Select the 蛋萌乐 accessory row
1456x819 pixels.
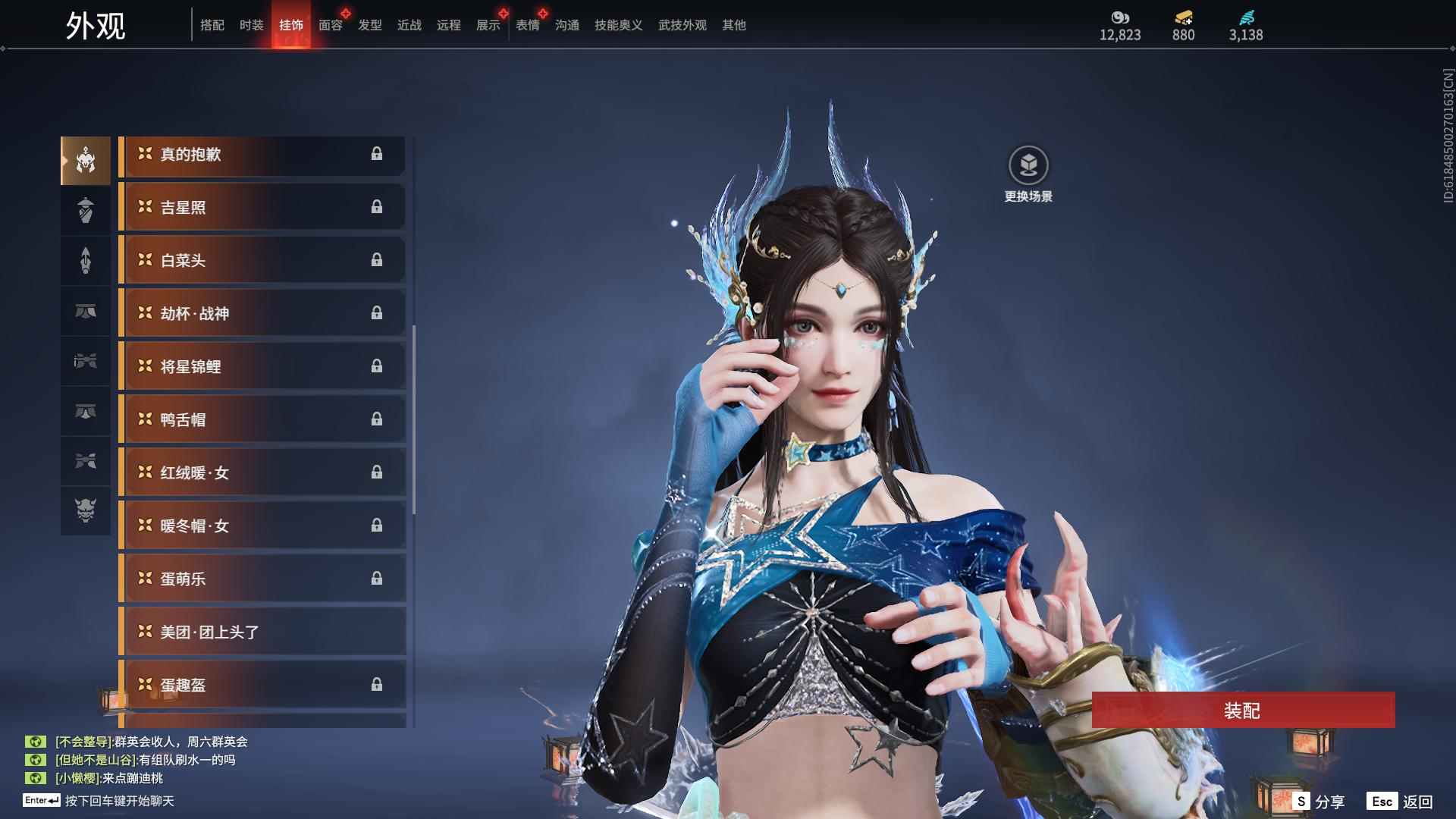(x=262, y=579)
